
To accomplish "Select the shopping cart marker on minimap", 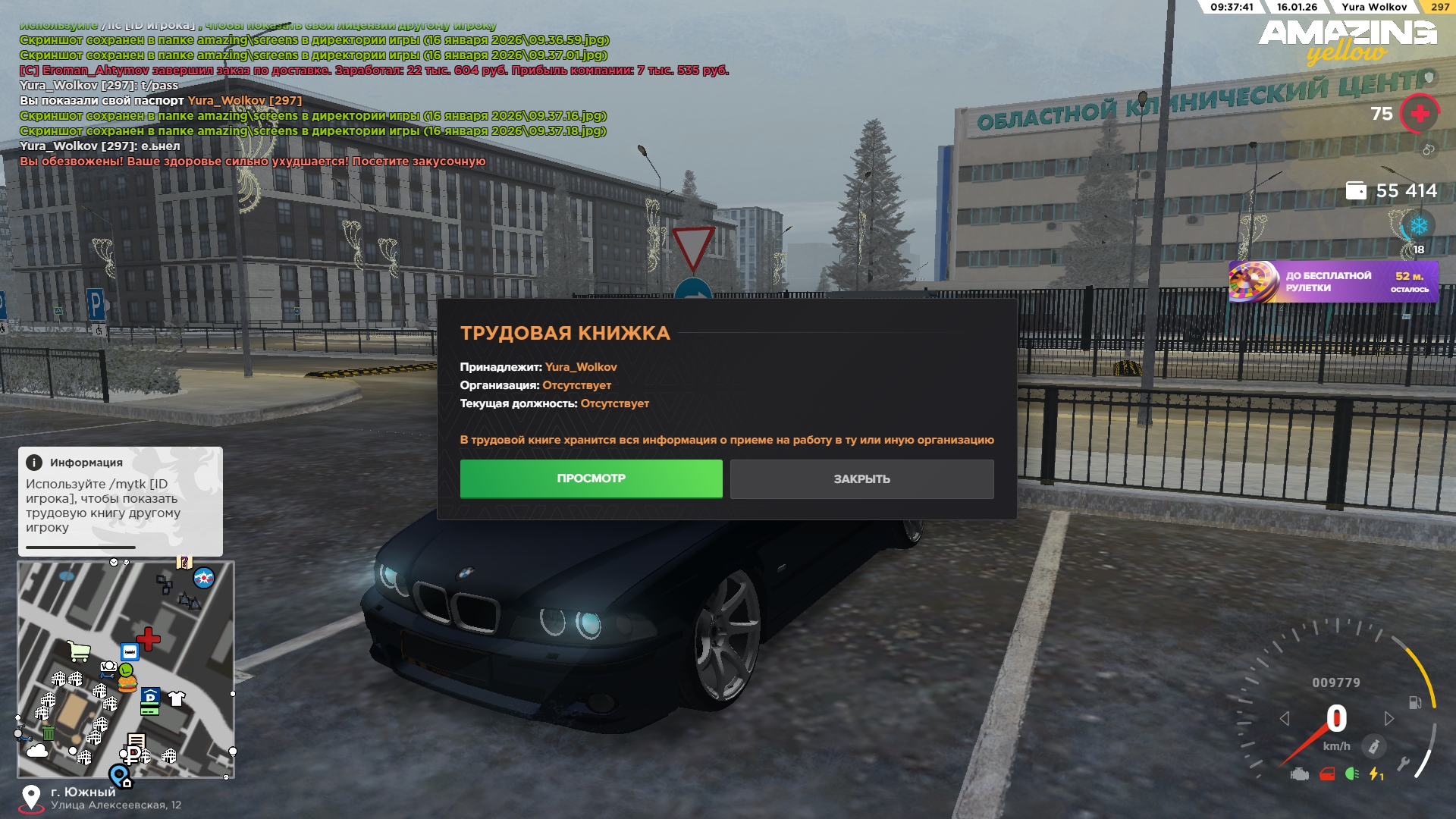I will pos(78,651).
